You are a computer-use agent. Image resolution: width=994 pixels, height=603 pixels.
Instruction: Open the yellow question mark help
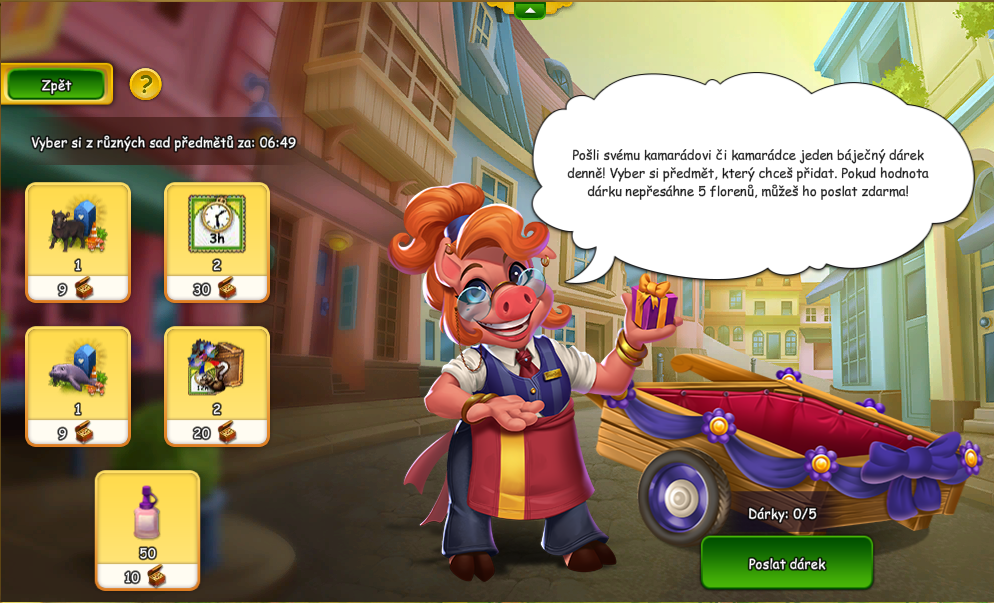click(x=145, y=84)
